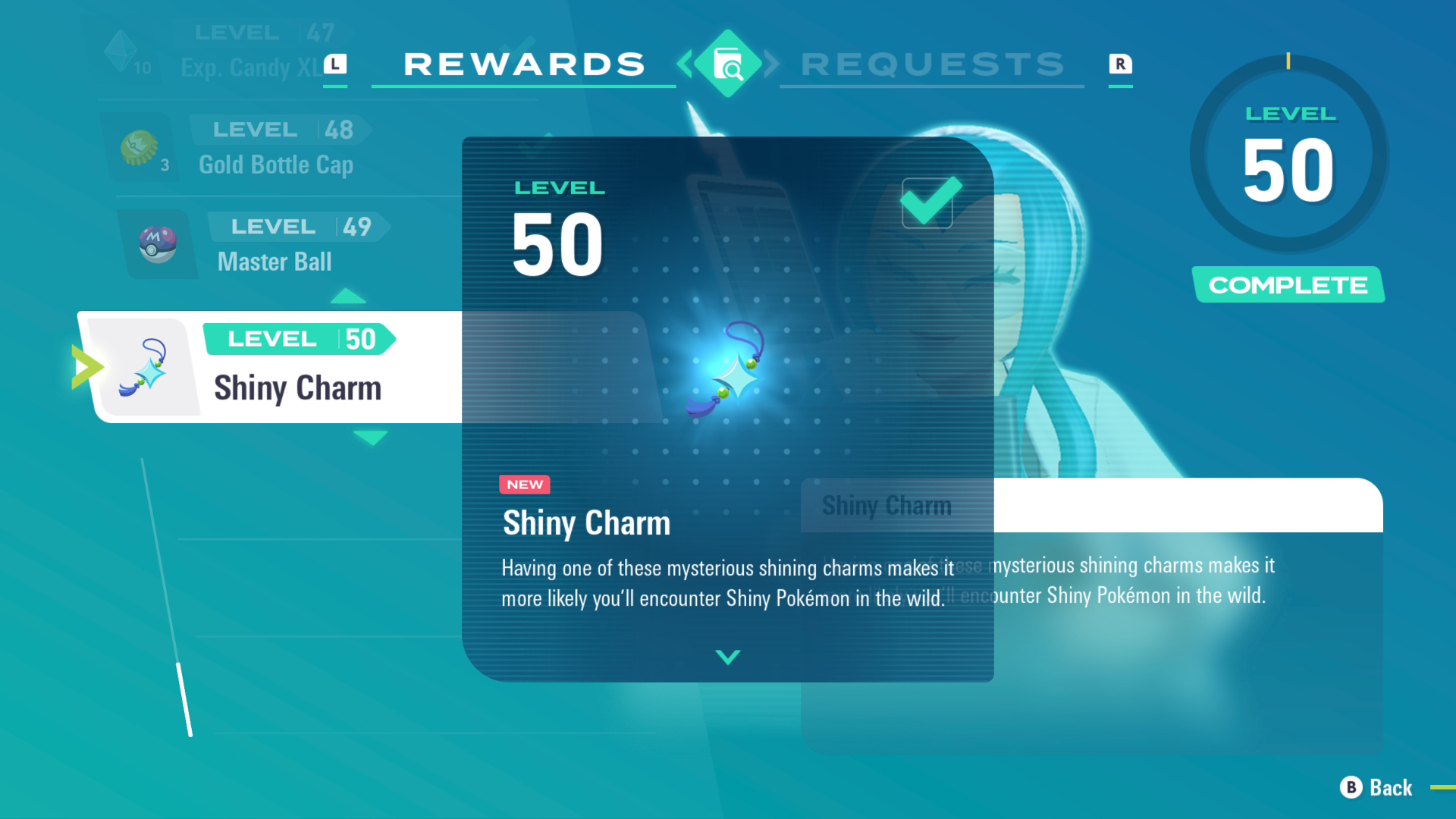Image resolution: width=1456 pixels, height=819 pixels.
Task: Click the COMPLETE badge
Action: 1288,285
